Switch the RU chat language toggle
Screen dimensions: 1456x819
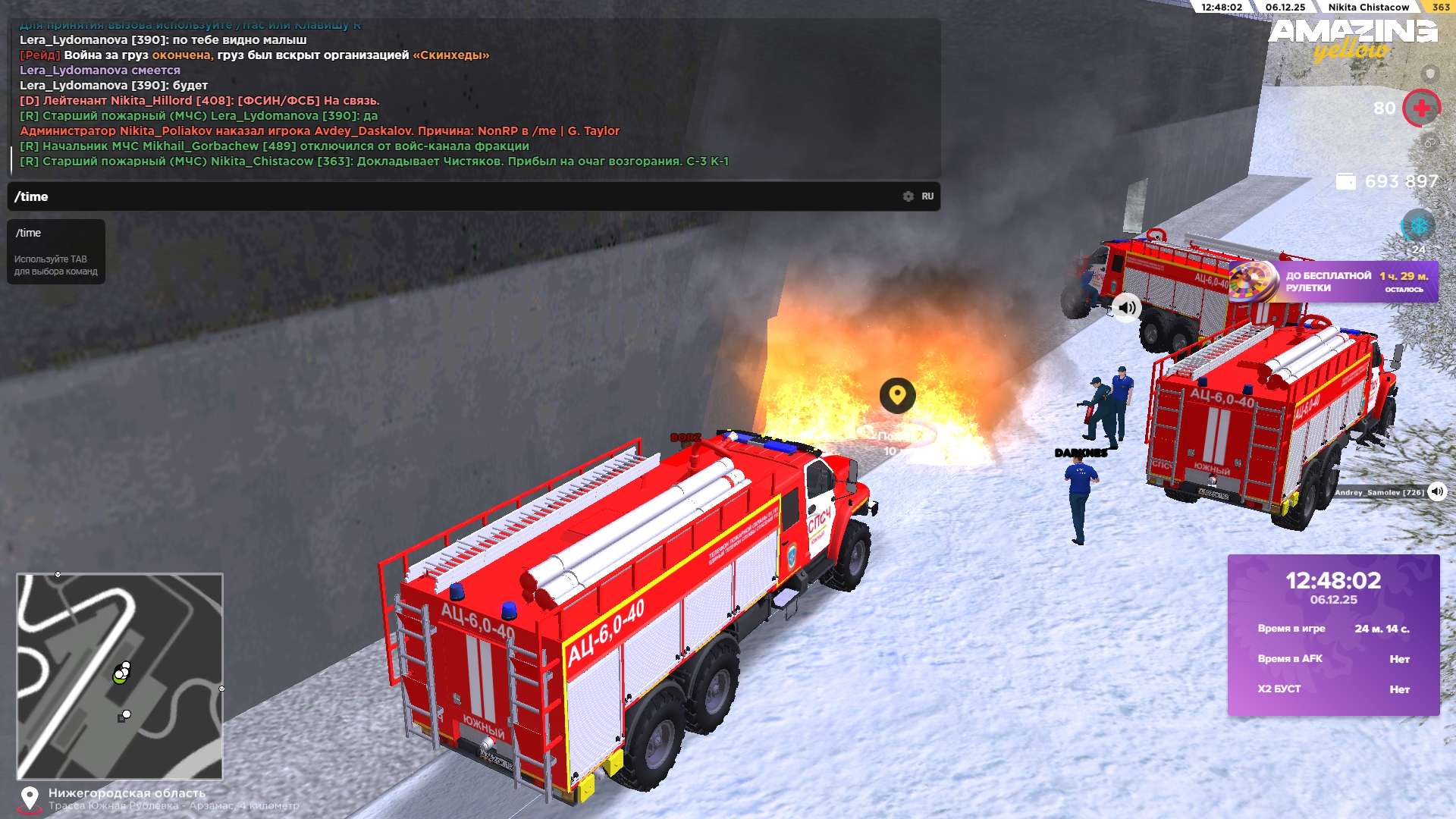coord(927,196)
